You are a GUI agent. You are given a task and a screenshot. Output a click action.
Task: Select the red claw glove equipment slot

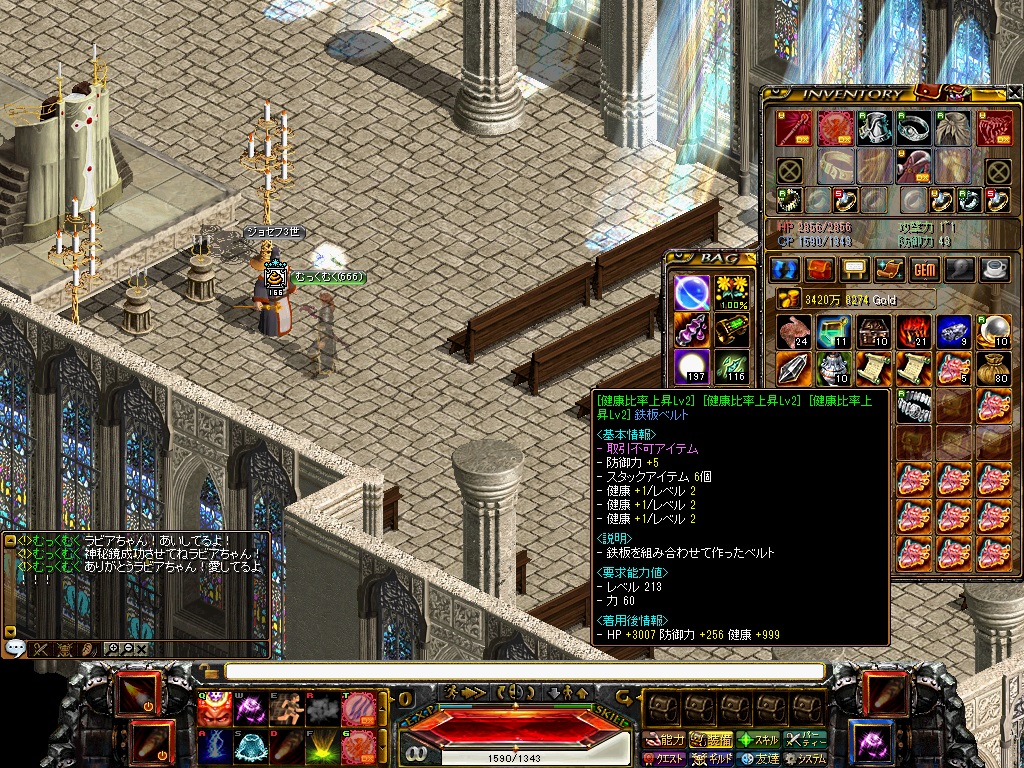pyautogui.click(x=993, y=127)
